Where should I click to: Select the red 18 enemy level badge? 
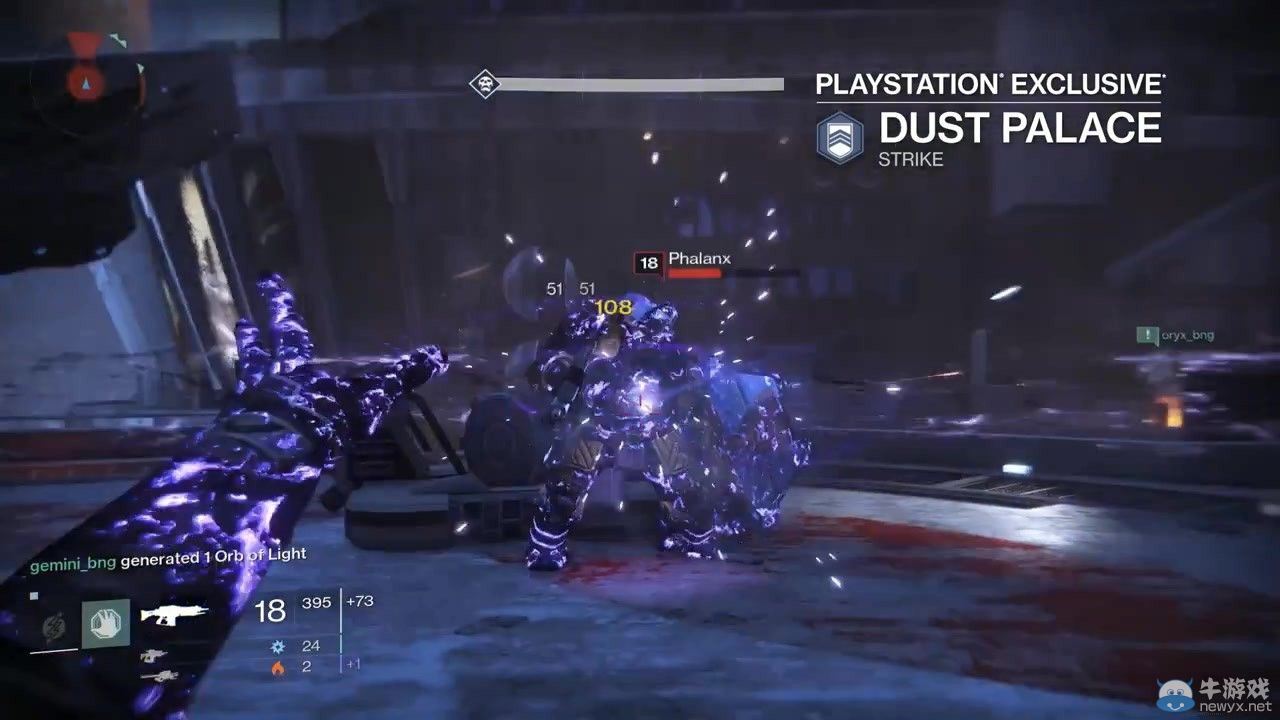coord(647,263)
